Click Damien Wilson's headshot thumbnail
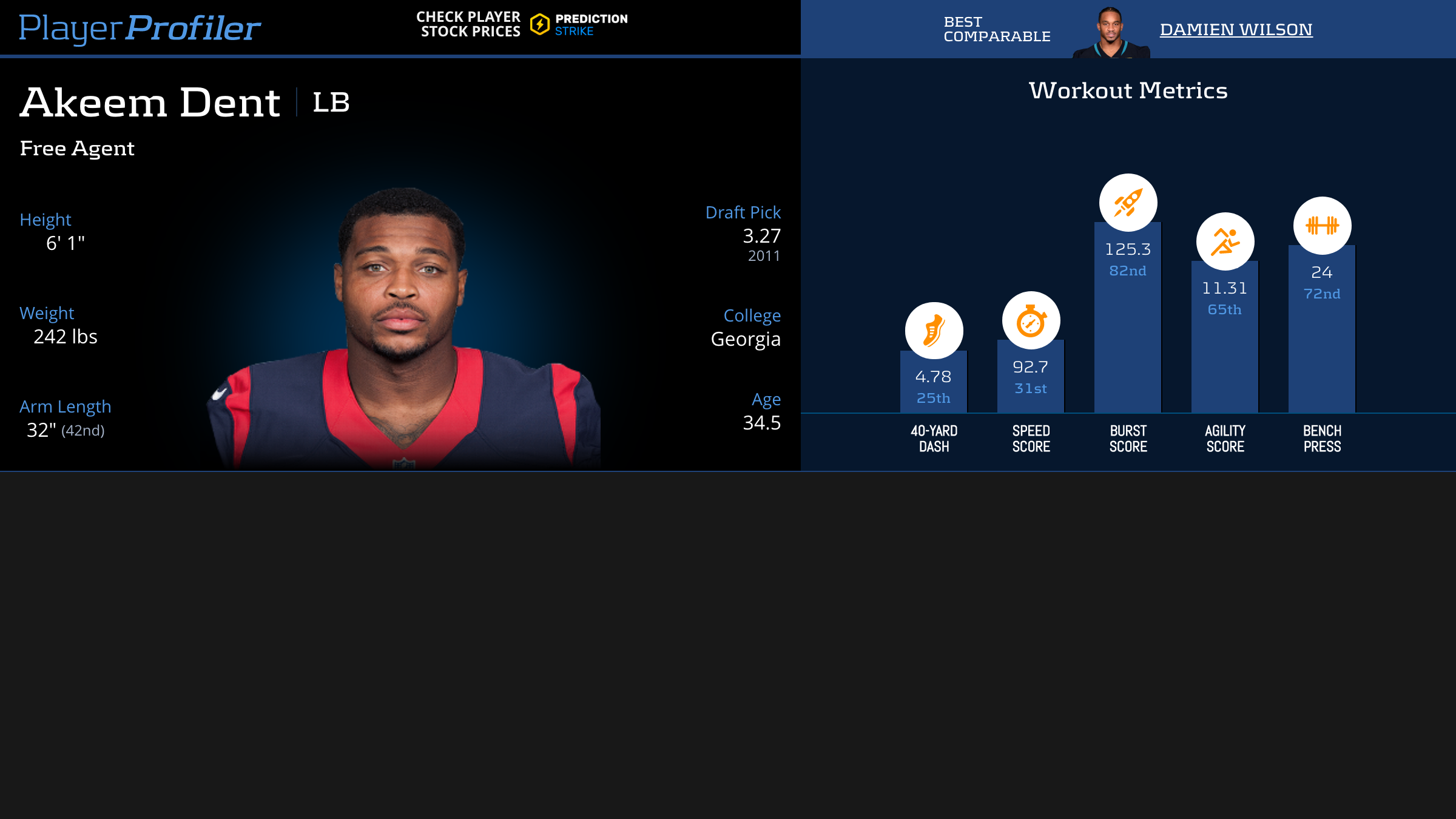 pyautogui.click(x=1110, y=33)
